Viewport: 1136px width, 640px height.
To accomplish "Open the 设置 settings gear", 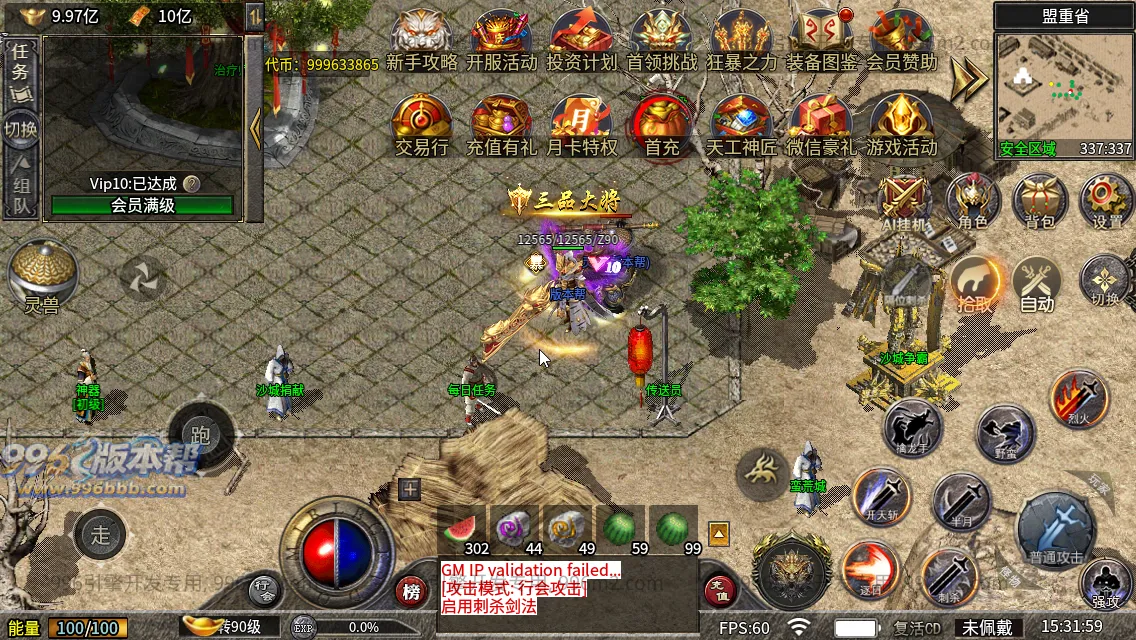I will coord(1106,201).
